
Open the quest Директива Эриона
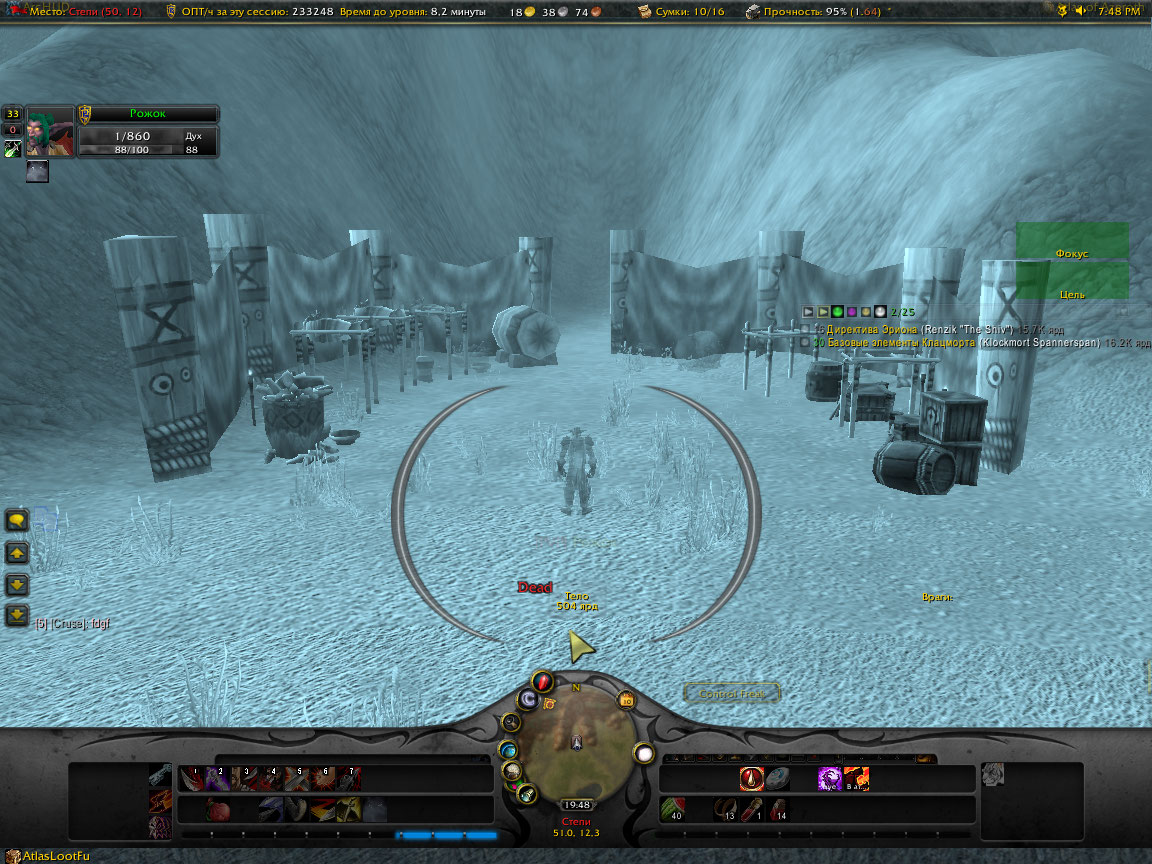(x=870, y=328)
